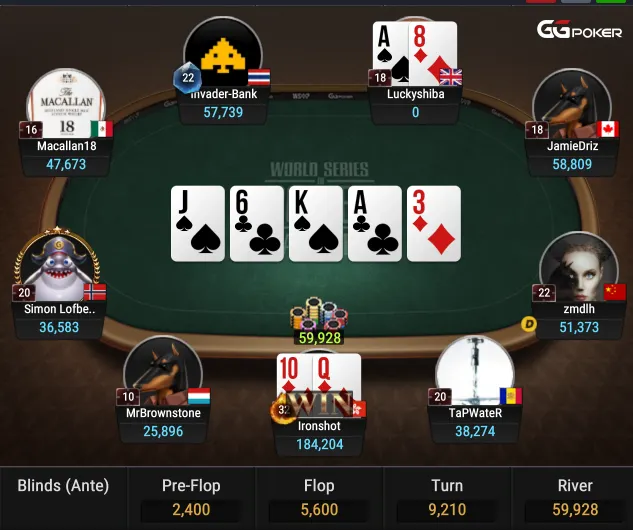This screenshot has height=530, width=633.
Task: Click Luckyshiba's player name plate
Action: (x=415, y=104)
